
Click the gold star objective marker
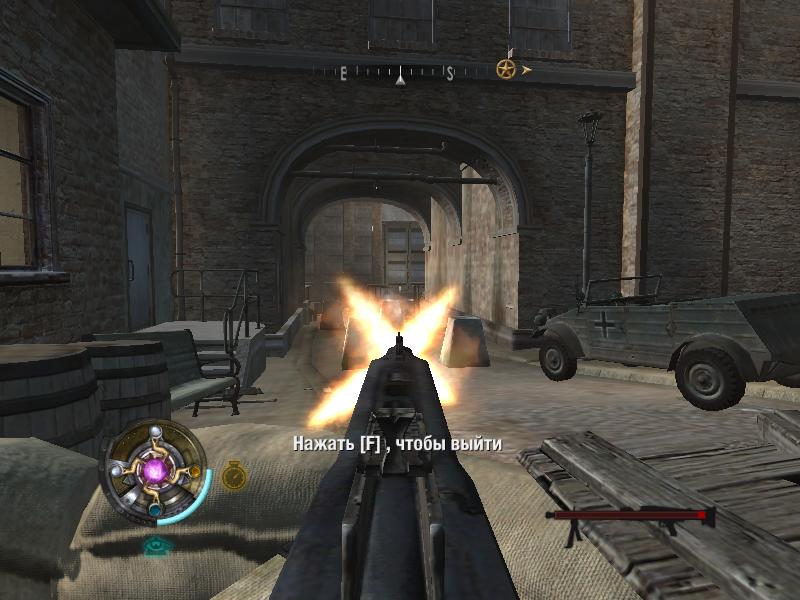pyautogui.click(x=506, y=70)
